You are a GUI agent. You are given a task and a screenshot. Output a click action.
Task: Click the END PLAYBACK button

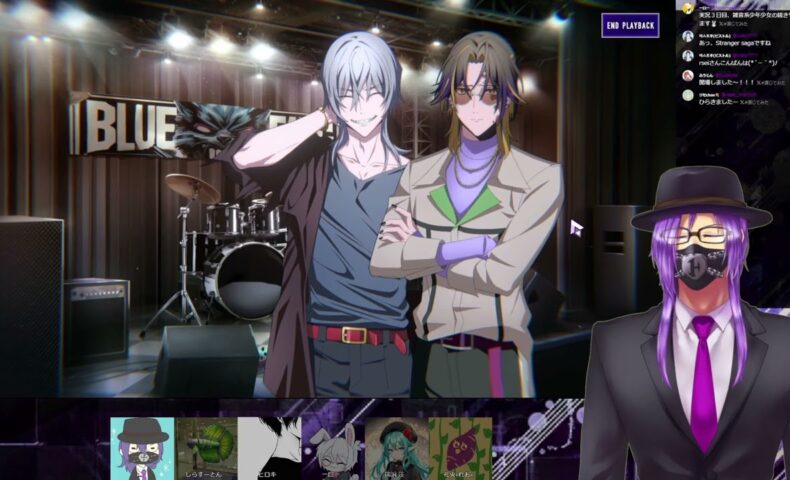click(630, 25)
